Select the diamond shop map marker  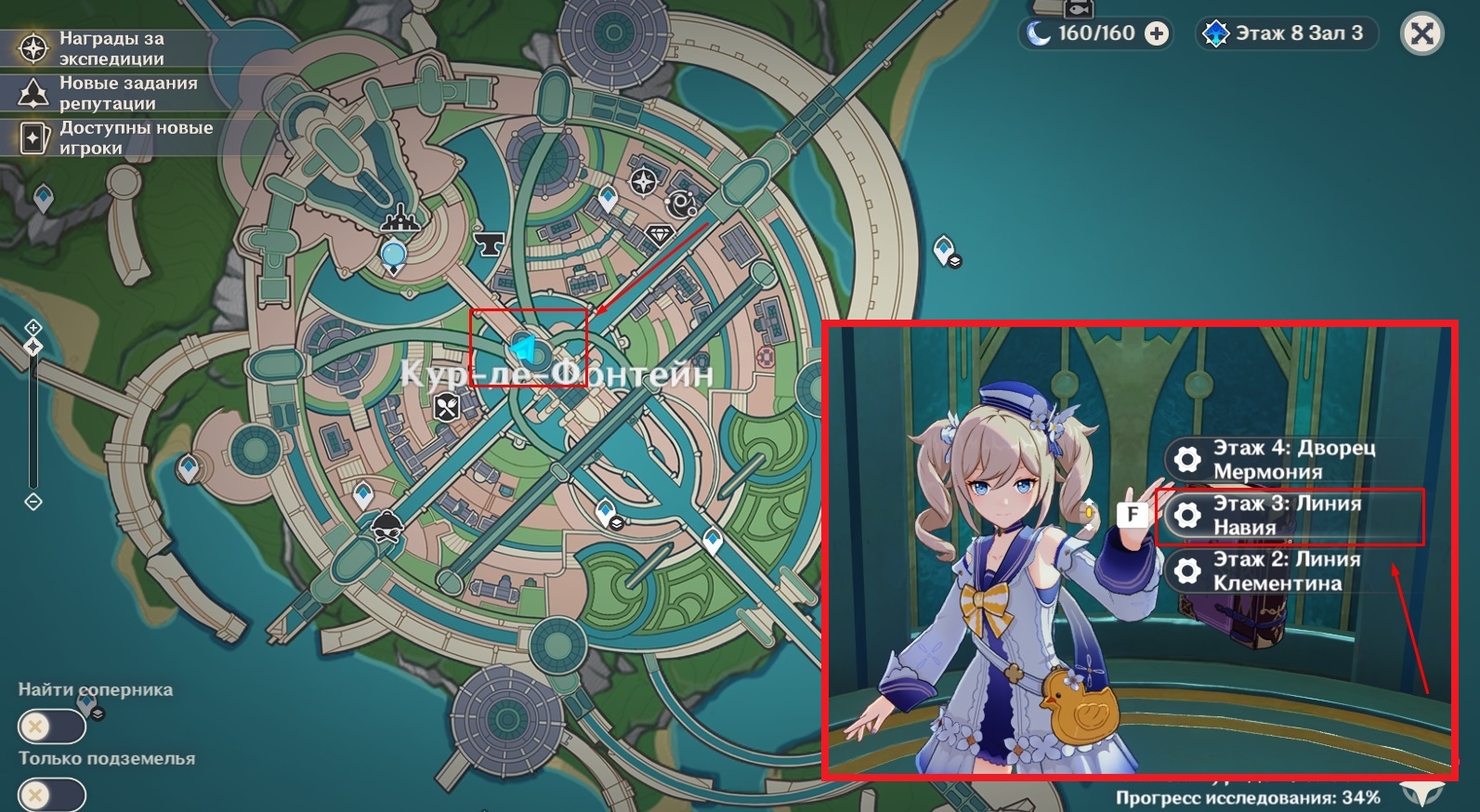coord(660,234)
